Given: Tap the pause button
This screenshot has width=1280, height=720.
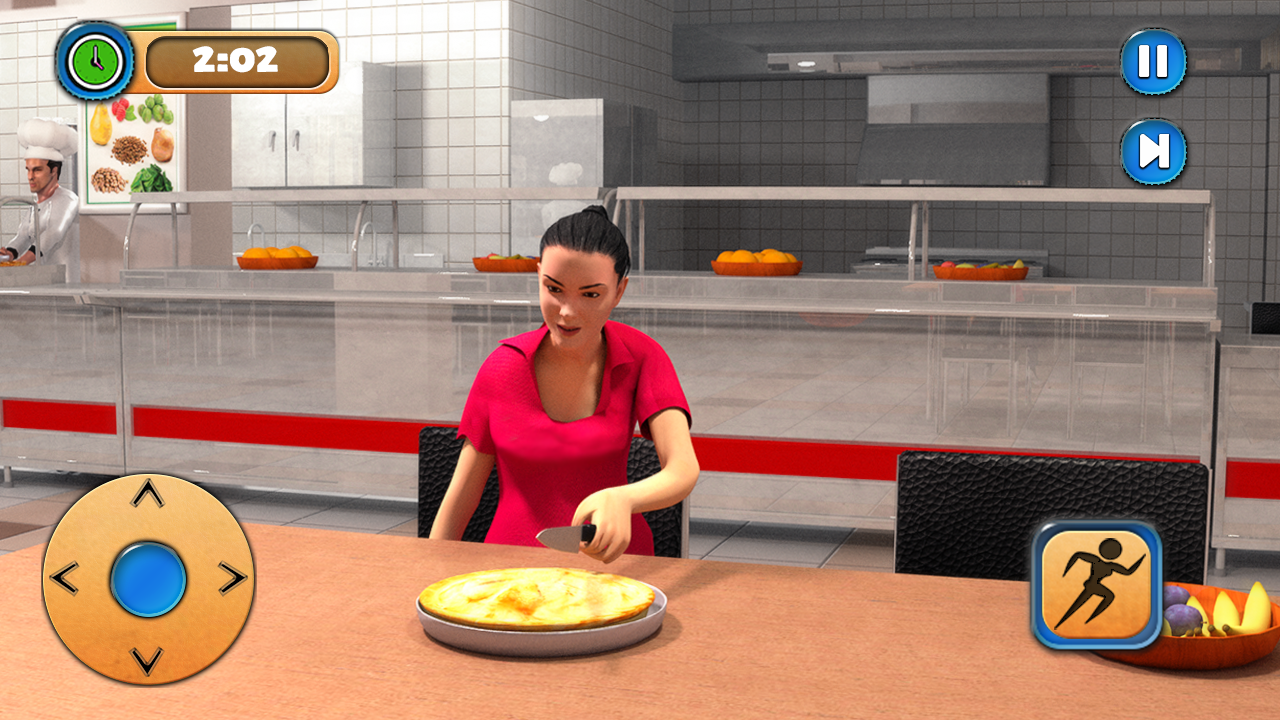Looking at the screenshot, I should 1153,61.
